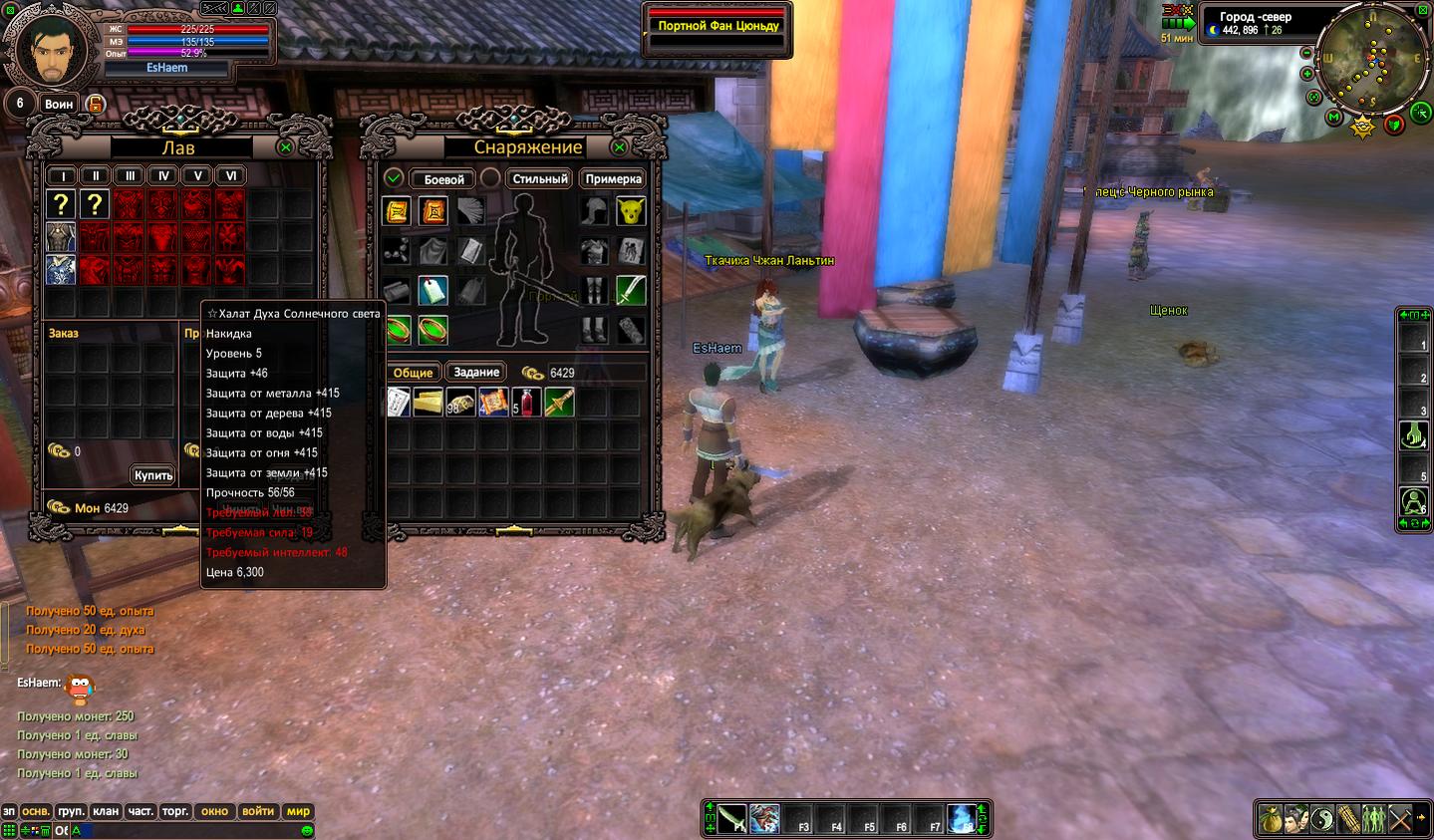Zoom in the minimap with plus button
The height and width of the screenshot is (840, 1434).
[1307, 74]
